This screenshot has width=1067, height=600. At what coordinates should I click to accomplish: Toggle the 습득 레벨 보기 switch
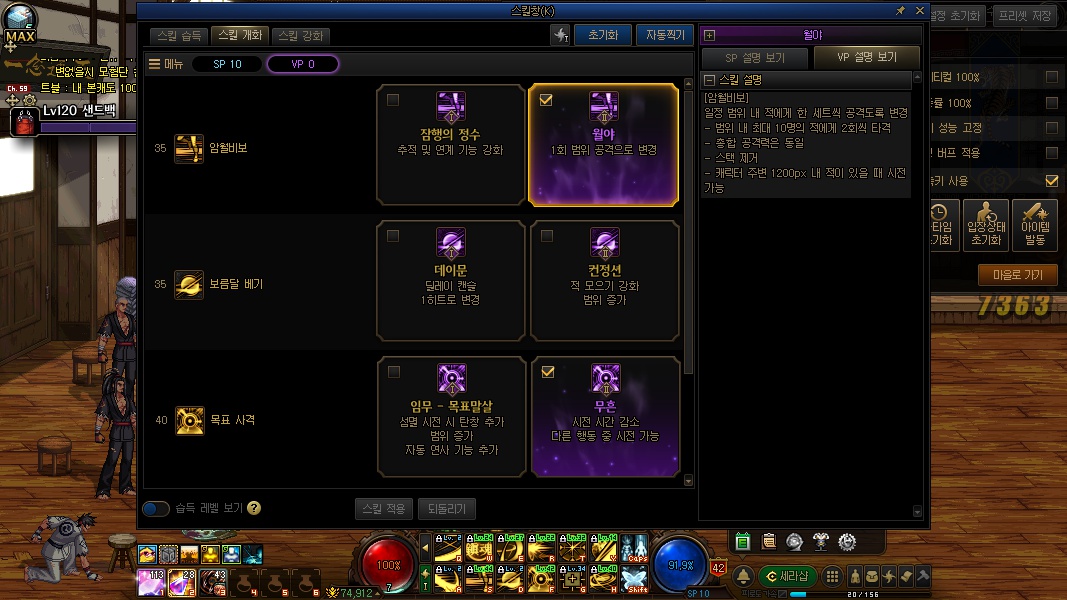tap(156, 508)
